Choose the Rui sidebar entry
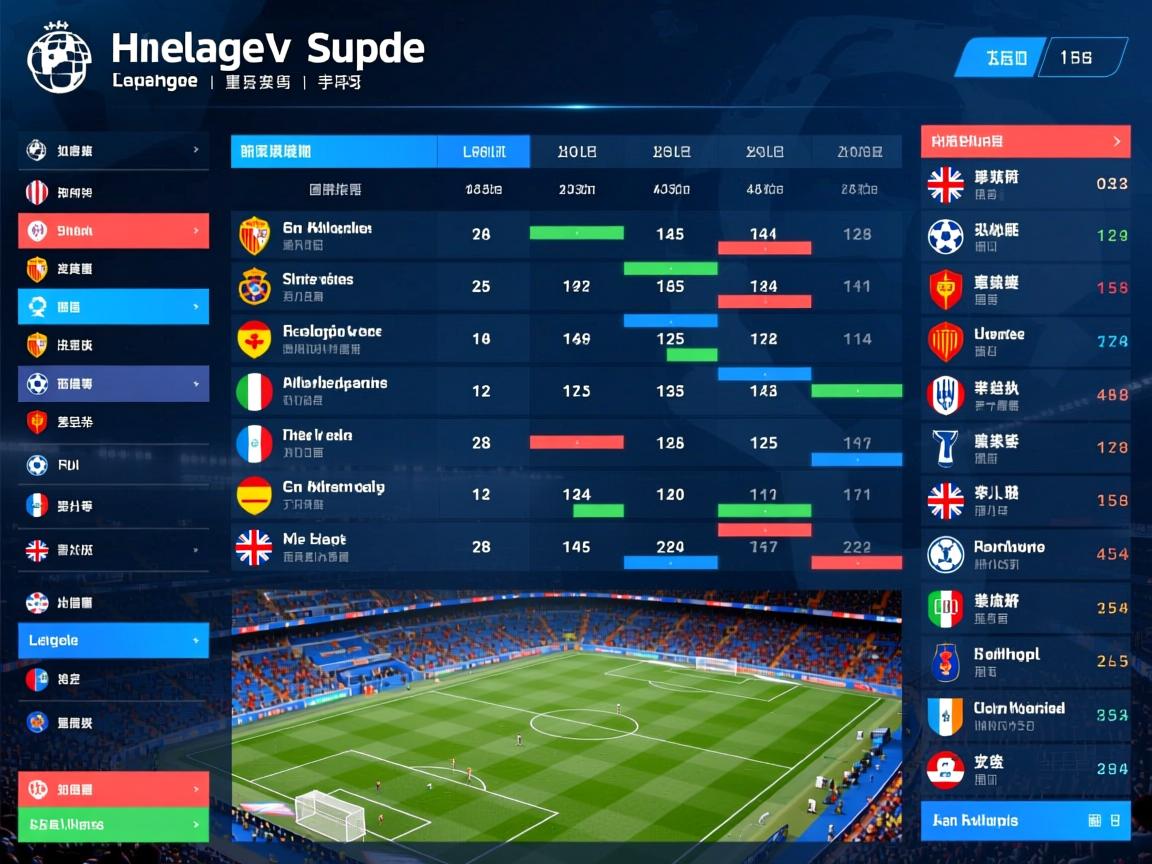The height and width of the screenshot is (864, 1152). [113, 465]
